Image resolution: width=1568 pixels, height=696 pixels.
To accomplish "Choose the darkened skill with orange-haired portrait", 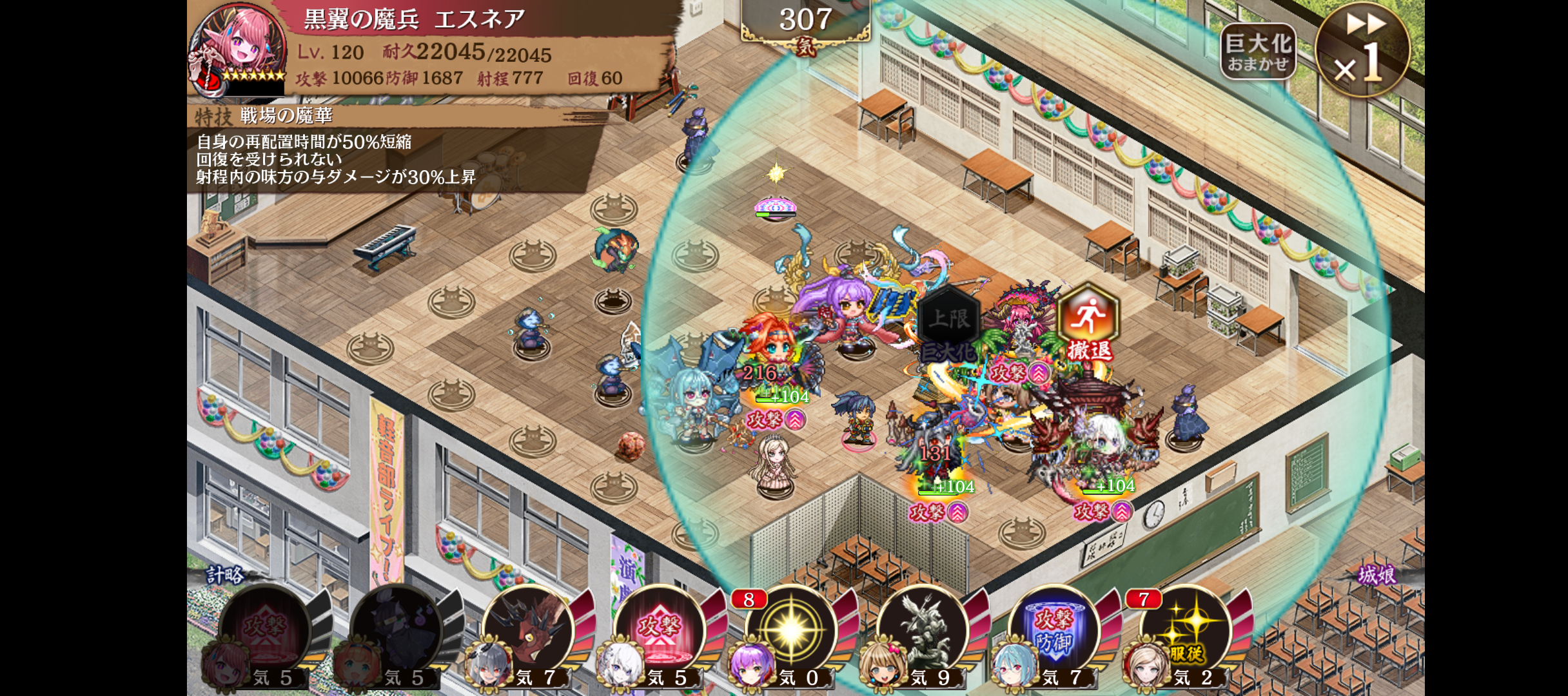I will click(x=397, y=632).
